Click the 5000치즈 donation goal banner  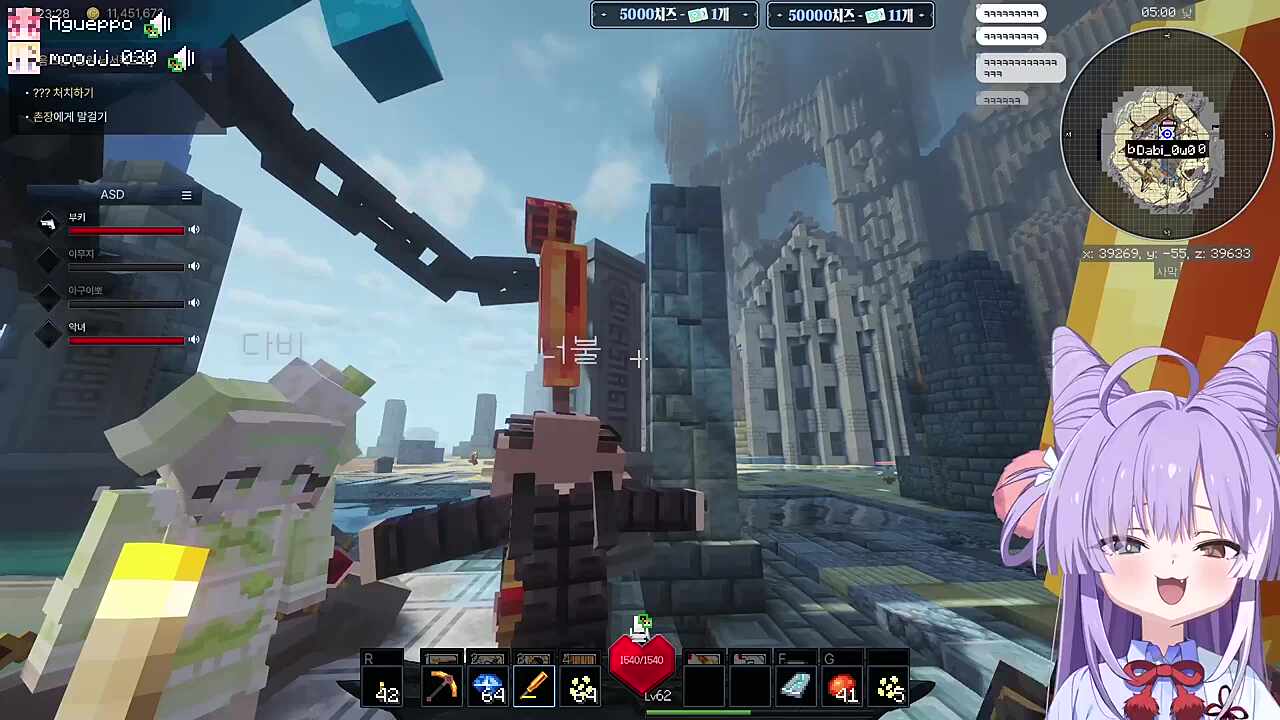click(674, 15)
